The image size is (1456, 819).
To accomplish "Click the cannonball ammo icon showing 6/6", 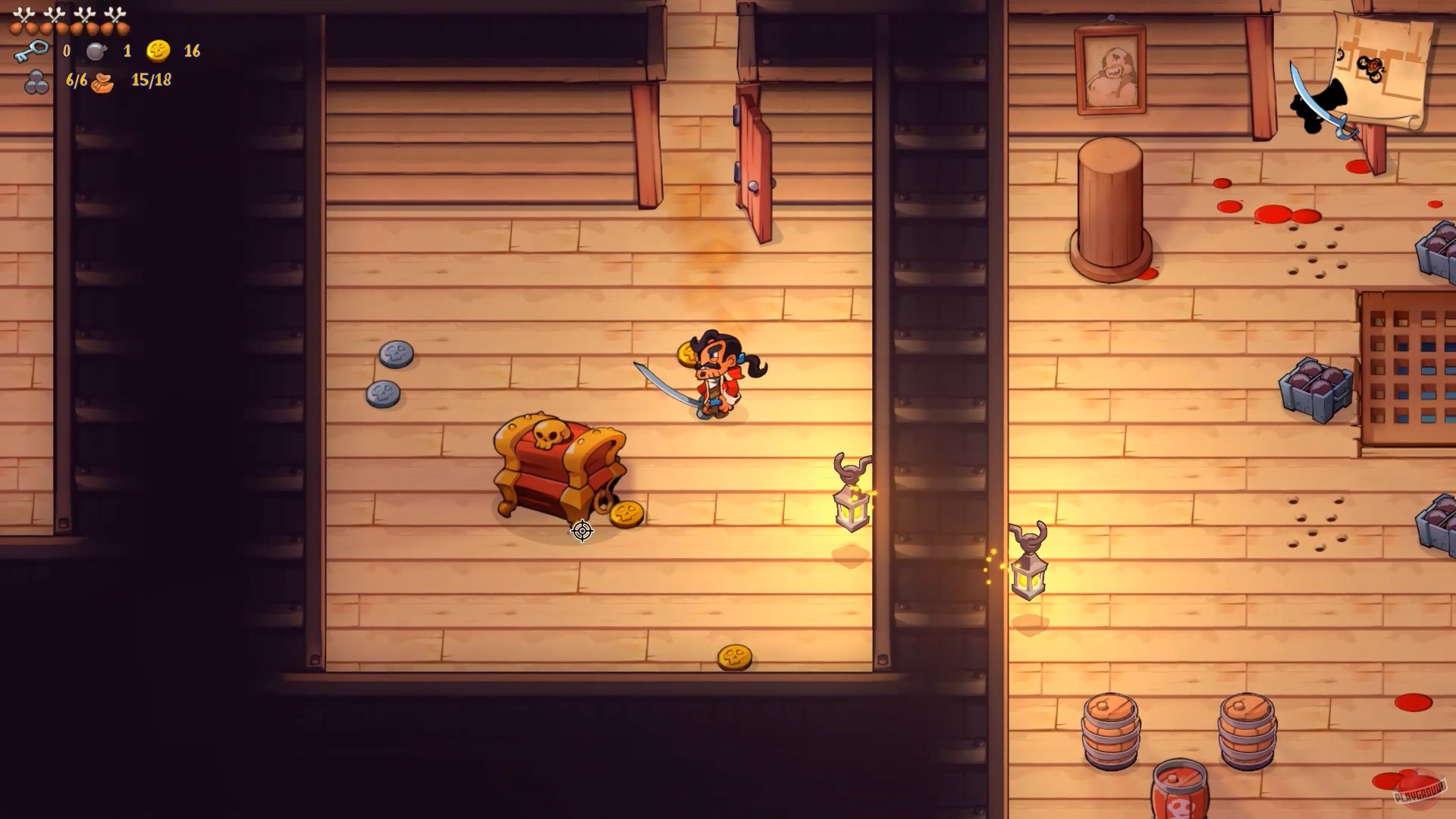I will [x=36, y=82].
